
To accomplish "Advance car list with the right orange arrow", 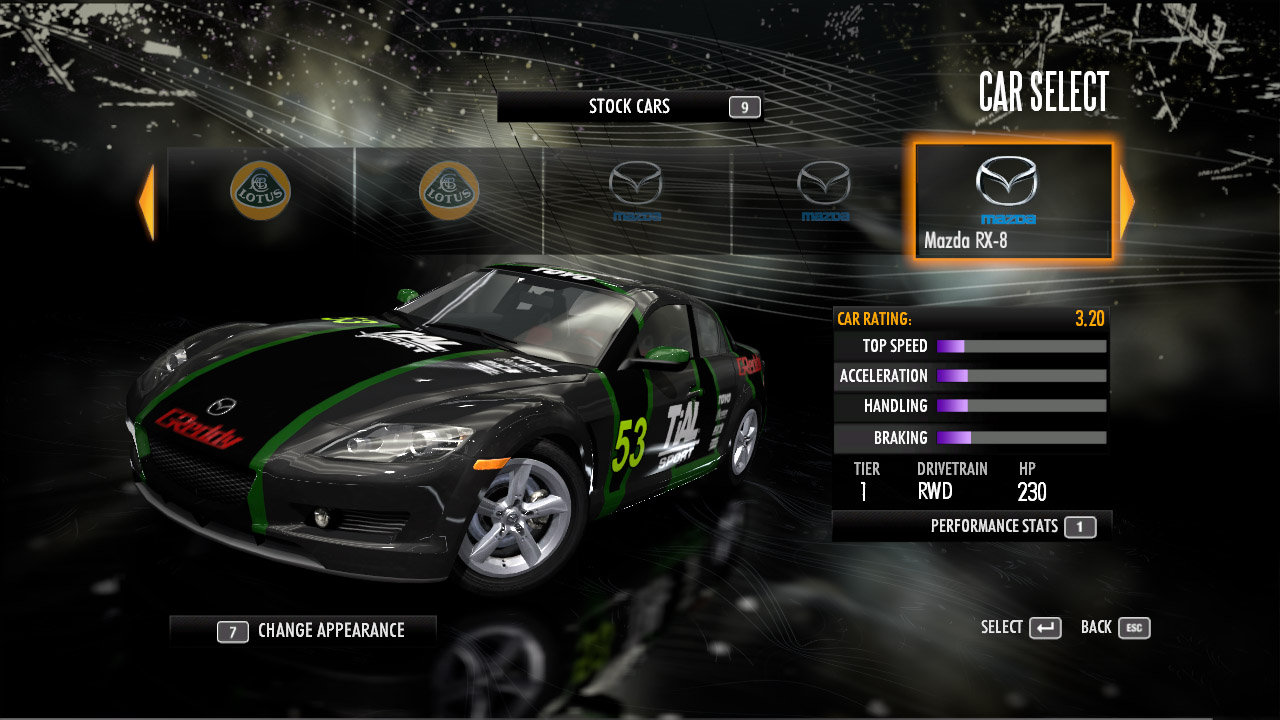I will [1127, 203].
